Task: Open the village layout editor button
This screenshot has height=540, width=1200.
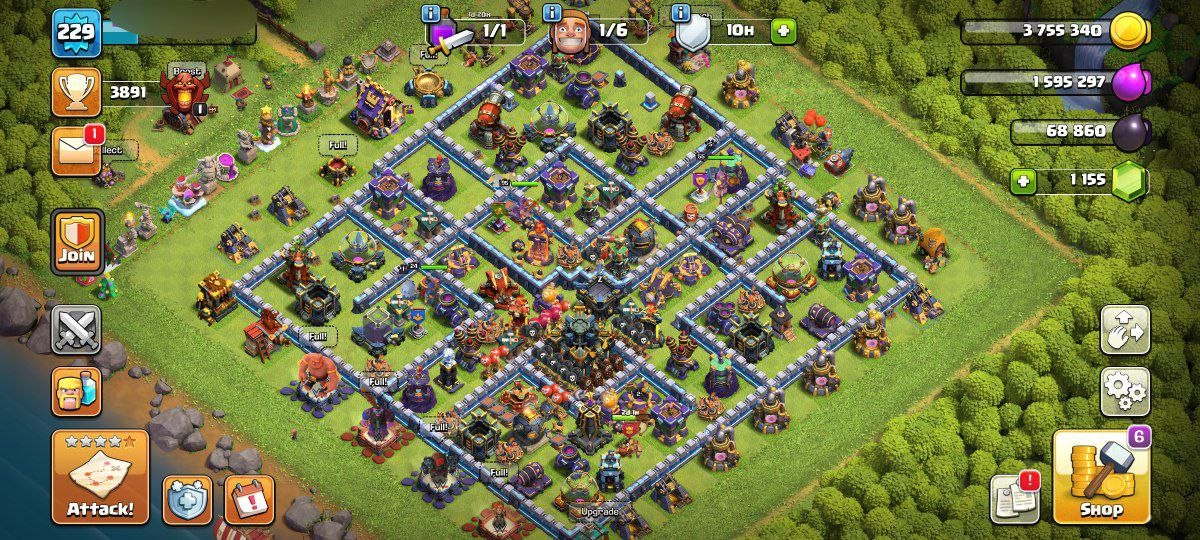Action: (1125, 330)
